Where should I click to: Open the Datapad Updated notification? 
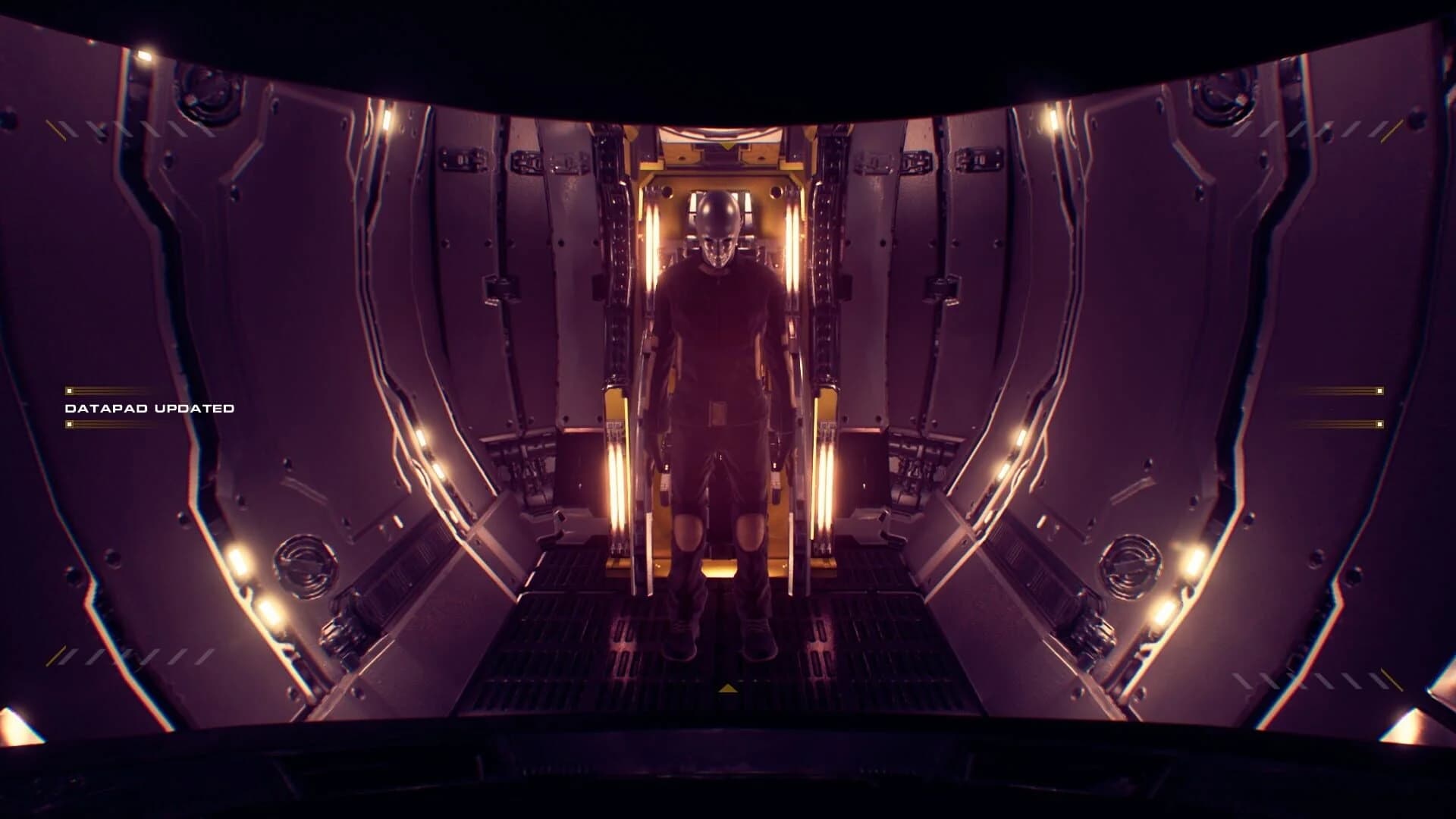149,408
